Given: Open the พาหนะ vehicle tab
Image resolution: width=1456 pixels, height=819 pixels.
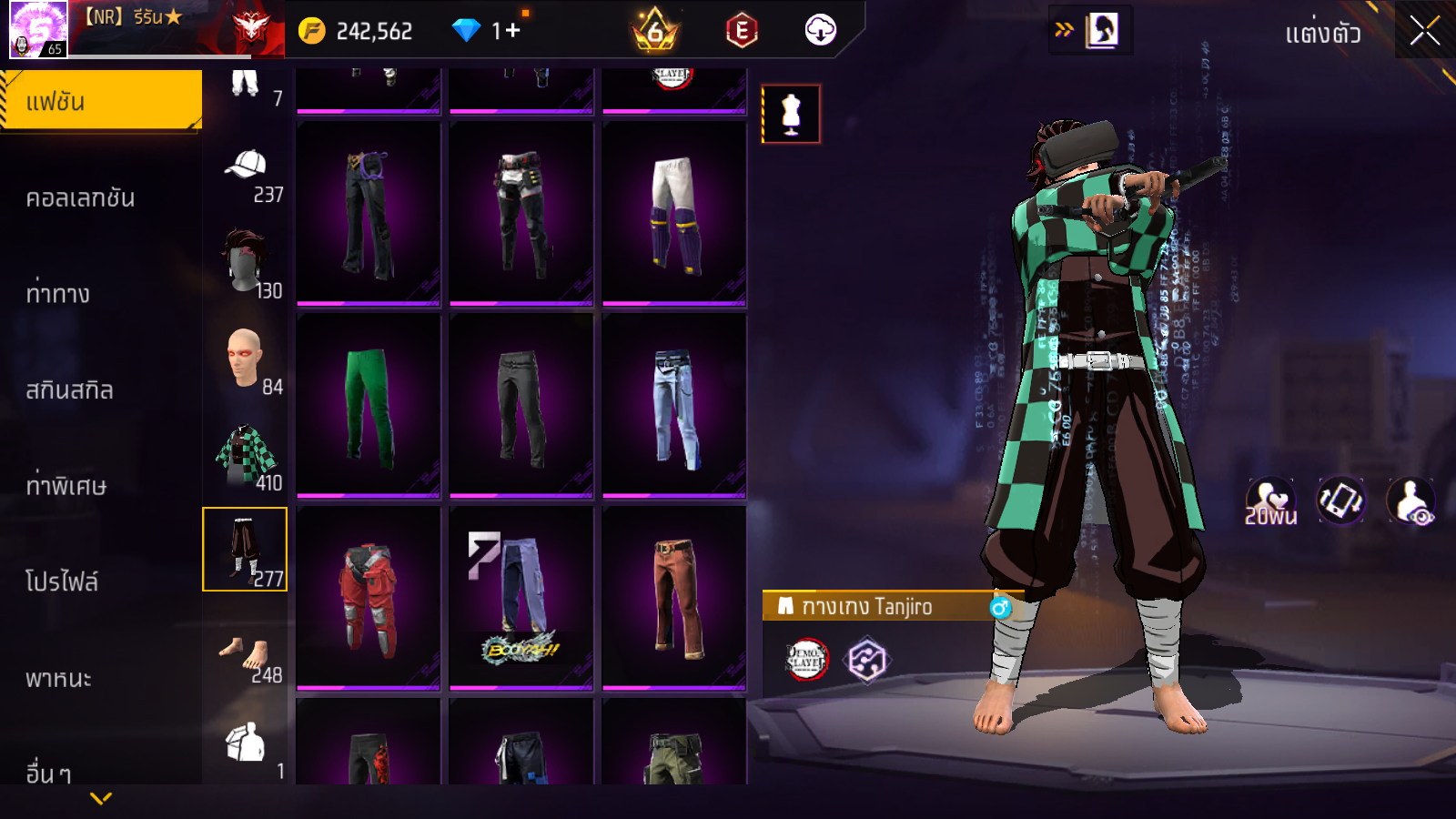Looking at the screenshot, I should click(58, 678).
